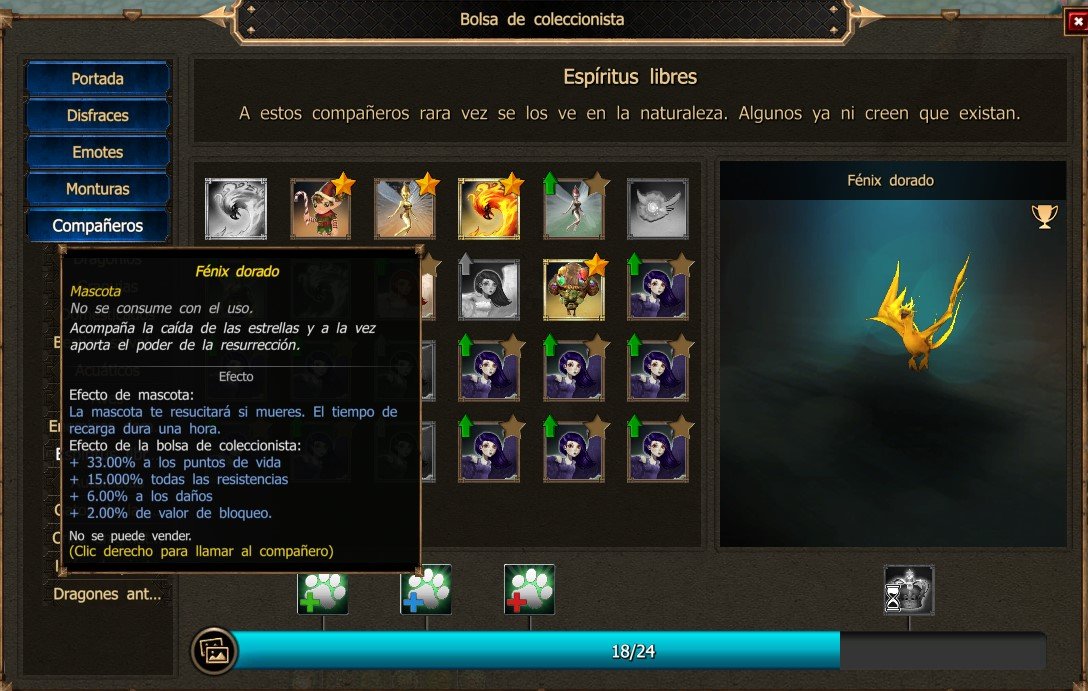The width and height of the screenshot is (1088, 691).
Task: Go to the Monturas section
Action: coord(97,188)
